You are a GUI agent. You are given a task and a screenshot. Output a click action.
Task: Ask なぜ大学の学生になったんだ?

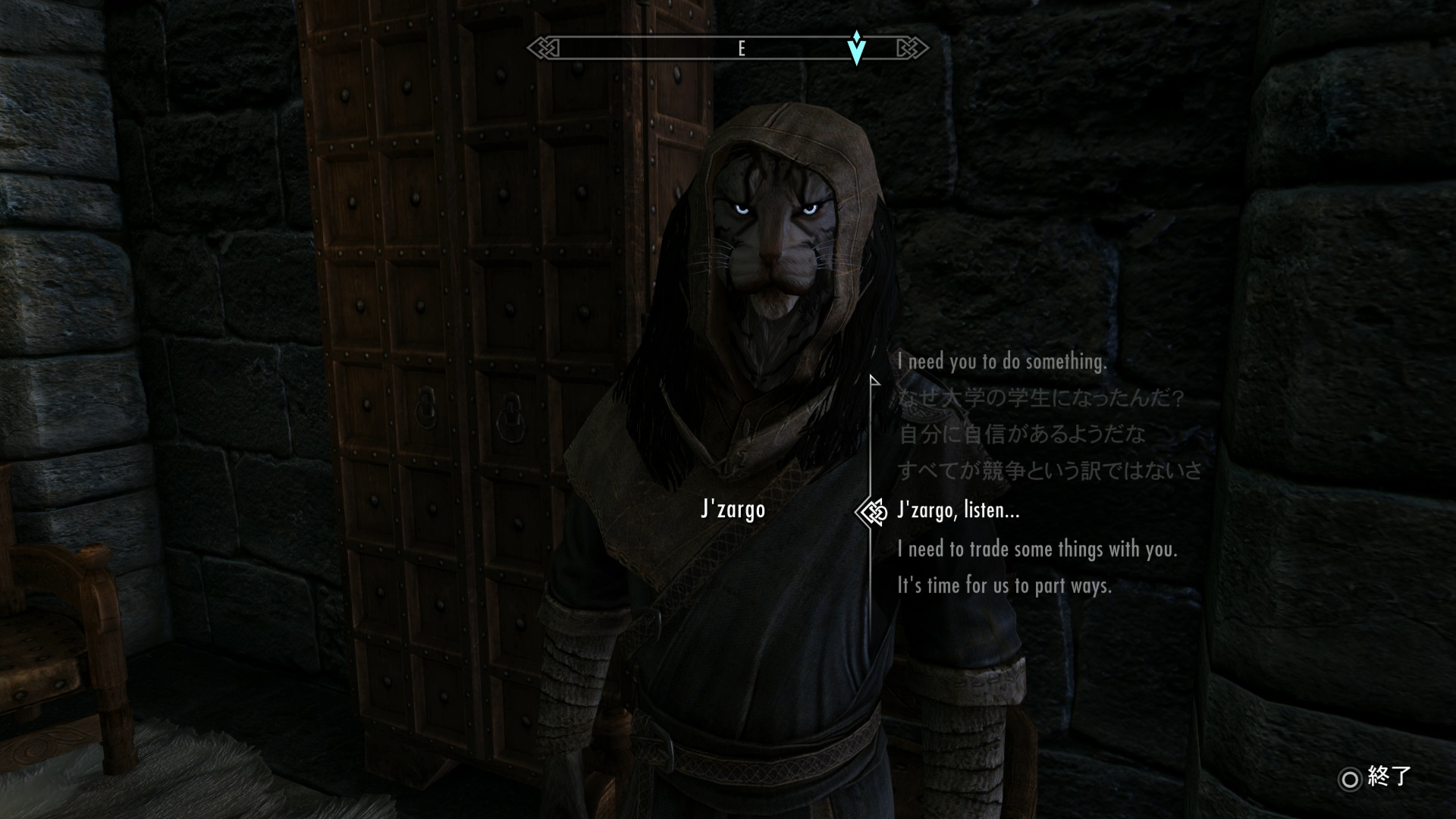tap(1040, 398)
